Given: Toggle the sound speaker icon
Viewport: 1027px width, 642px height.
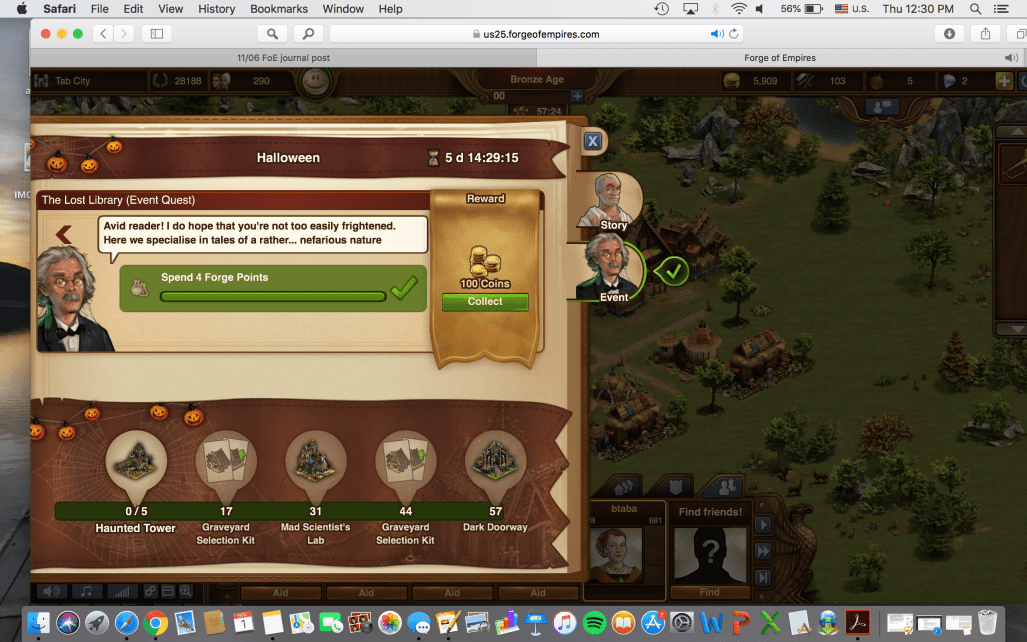Looking at the screenshot, I should pyautogui.click(x=49, y=592).
